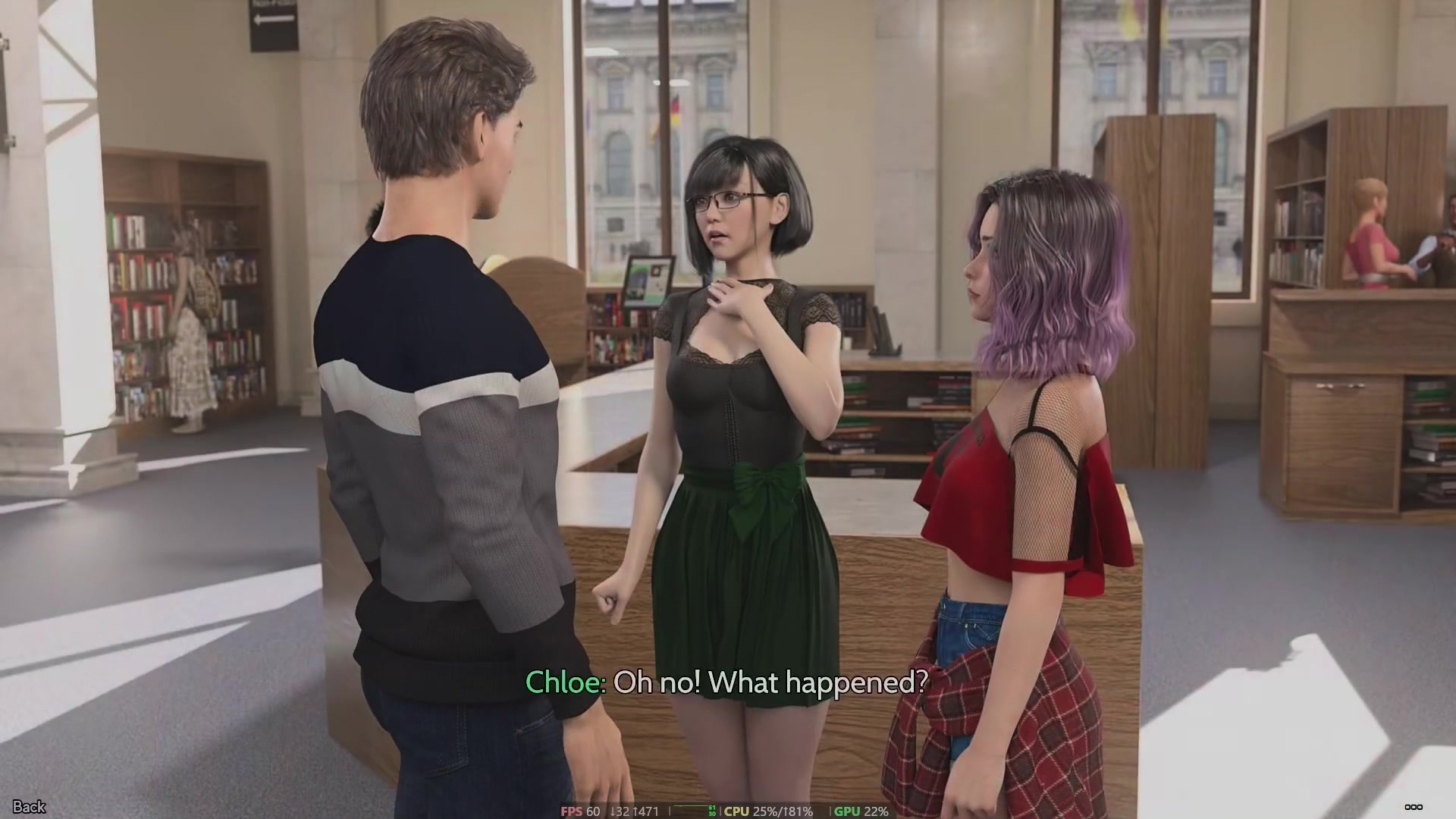Click the green 61/30 frametime numbers
The image size is (1456, 819).
click(711, 811)
